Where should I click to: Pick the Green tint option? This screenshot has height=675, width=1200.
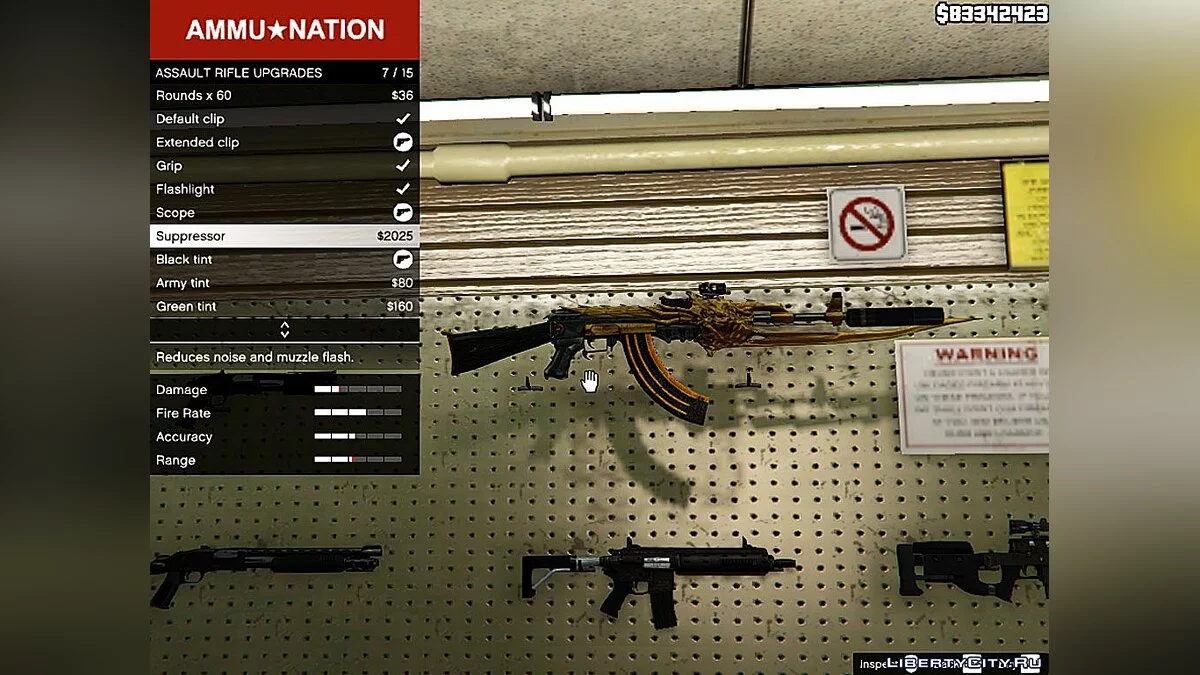[x=284, y=306]
